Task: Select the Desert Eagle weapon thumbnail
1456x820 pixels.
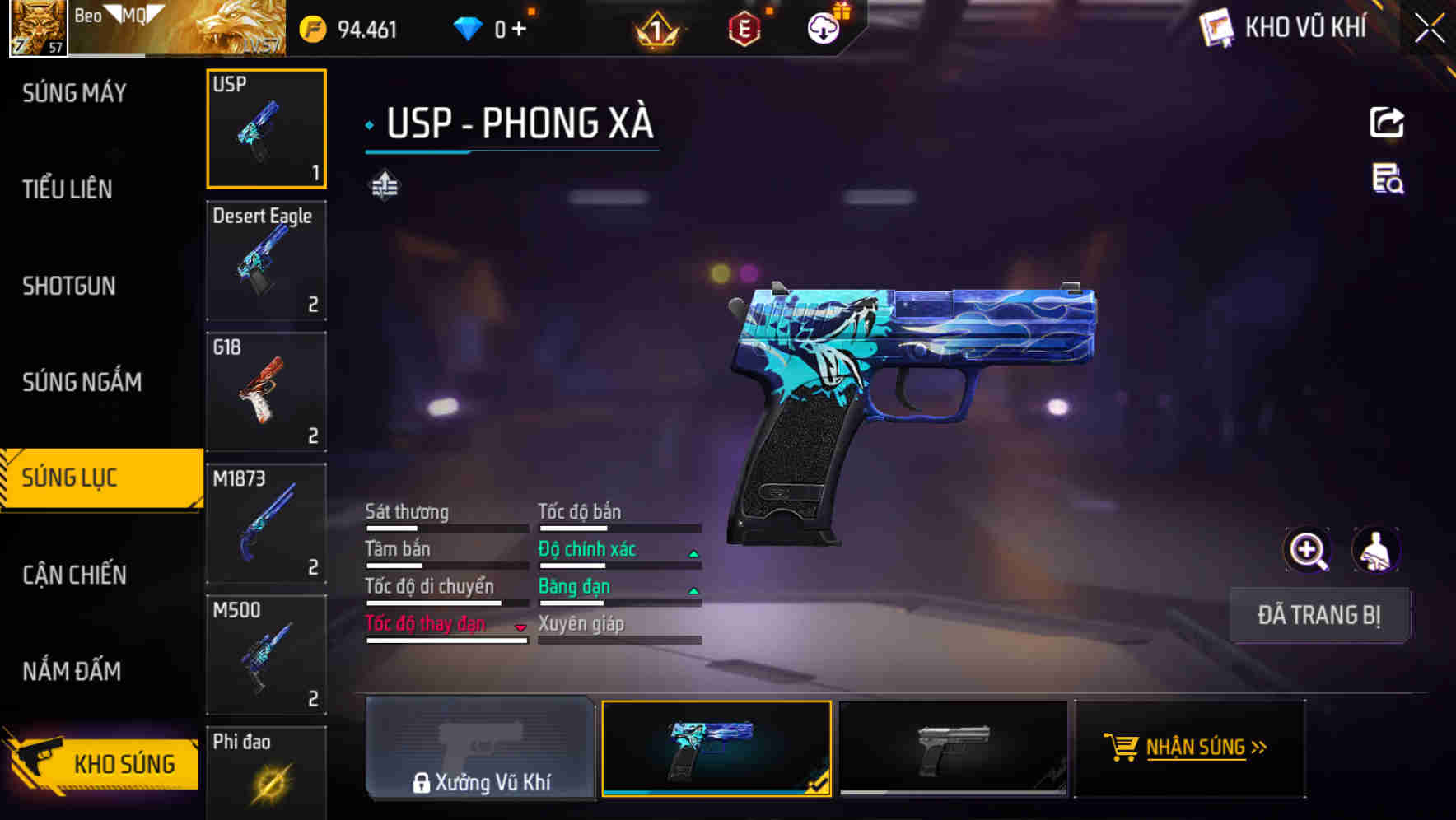Action: pos(266,259)
